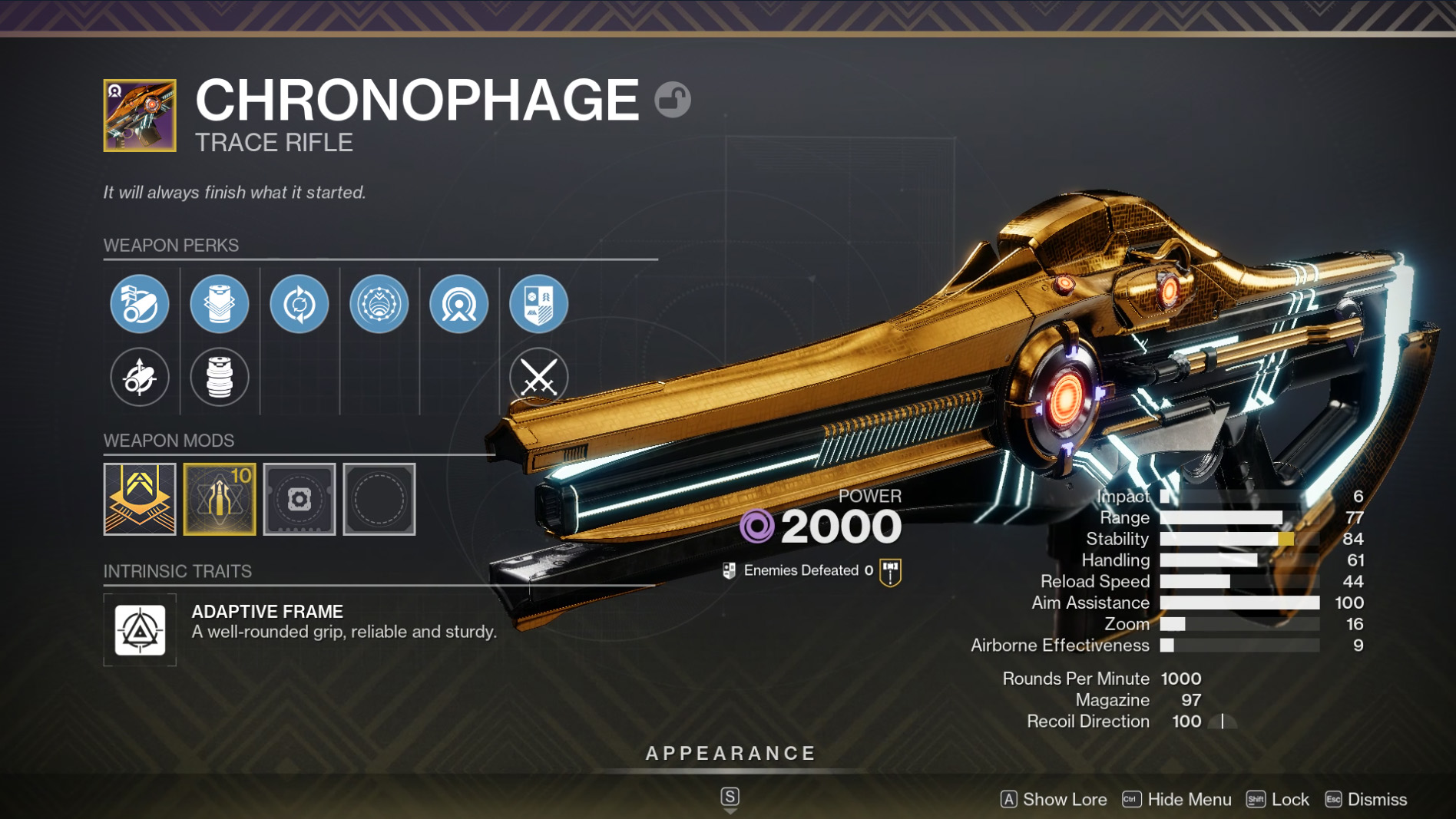
Task: Inspect the concentric rings origin trait perk
Action: coord(459,304)
